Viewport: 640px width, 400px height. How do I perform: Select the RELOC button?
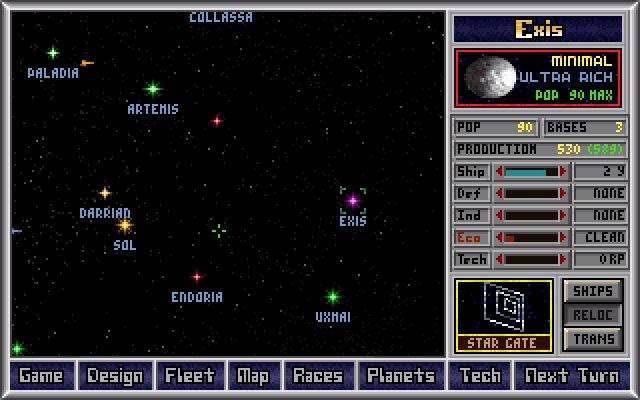click(592, 315)
